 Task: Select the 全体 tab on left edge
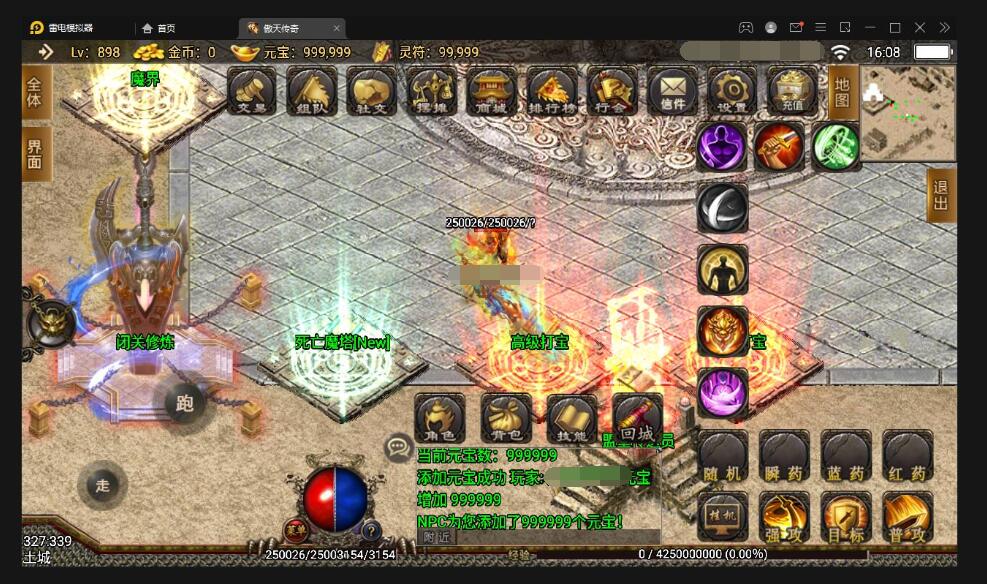point(36,92)
